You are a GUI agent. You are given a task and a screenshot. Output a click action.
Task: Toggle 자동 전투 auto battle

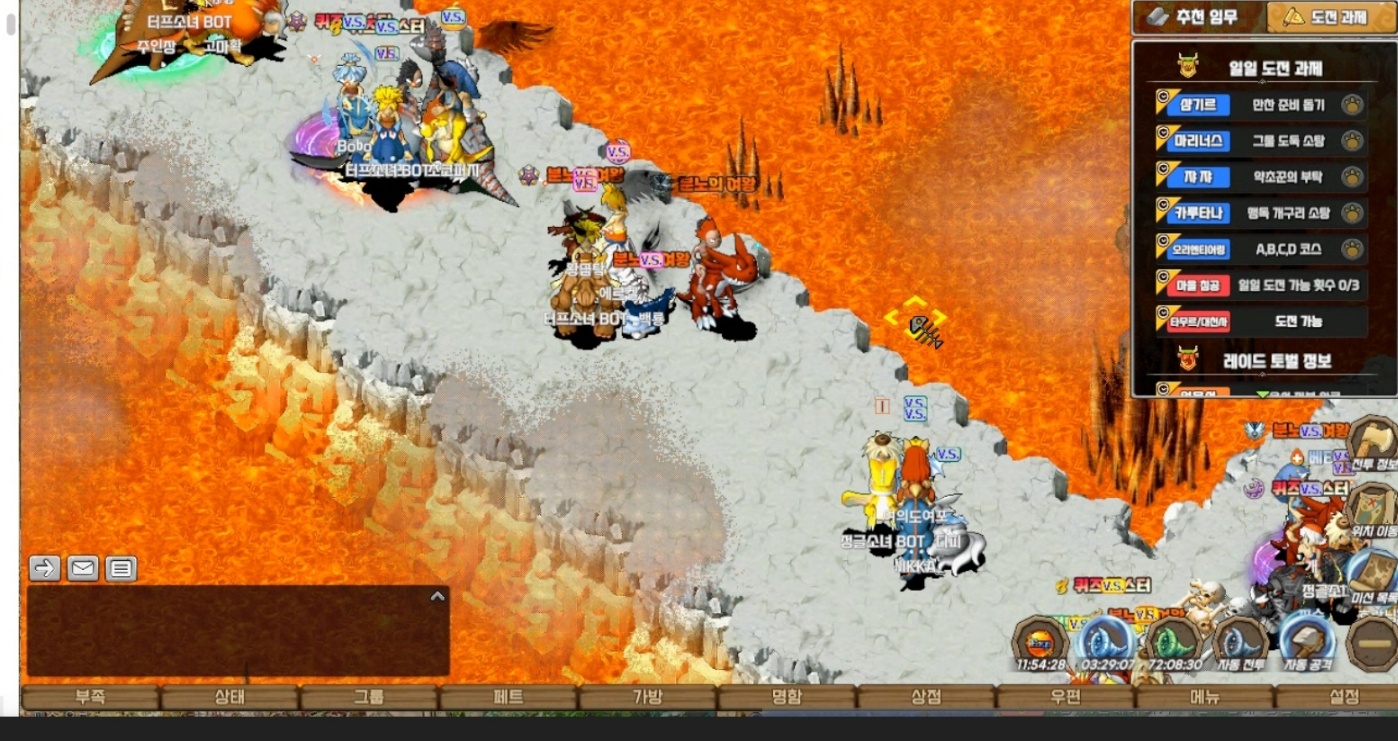point(1240,643)
